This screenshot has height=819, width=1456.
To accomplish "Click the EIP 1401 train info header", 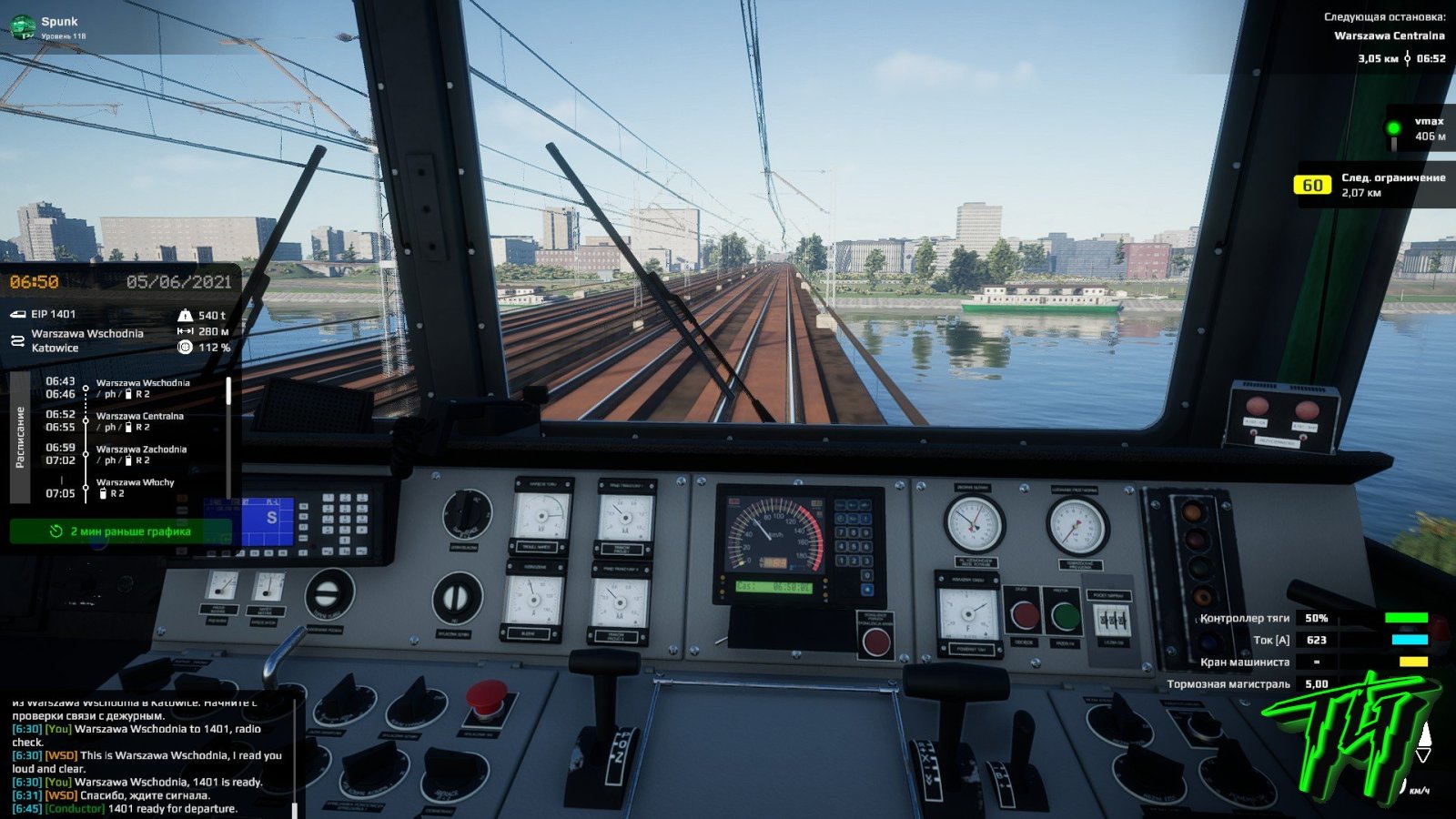I will 53,314.
